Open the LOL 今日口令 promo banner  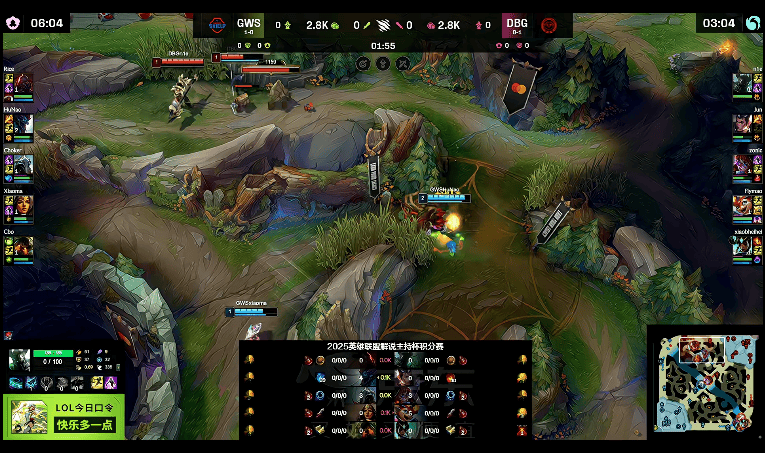(x=64, y=416)
